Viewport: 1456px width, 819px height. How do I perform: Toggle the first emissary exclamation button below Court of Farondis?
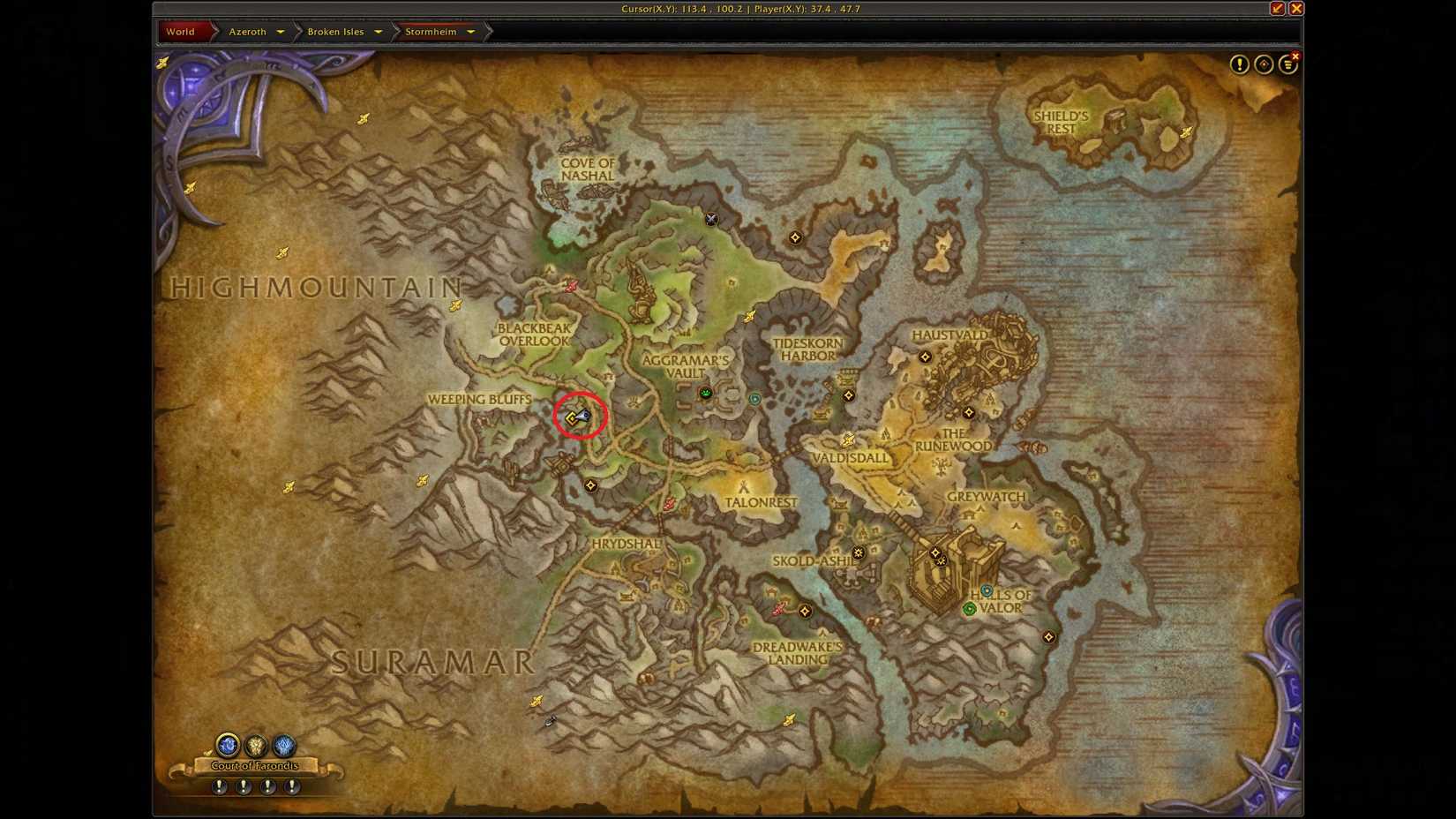[x=219, y=786]
